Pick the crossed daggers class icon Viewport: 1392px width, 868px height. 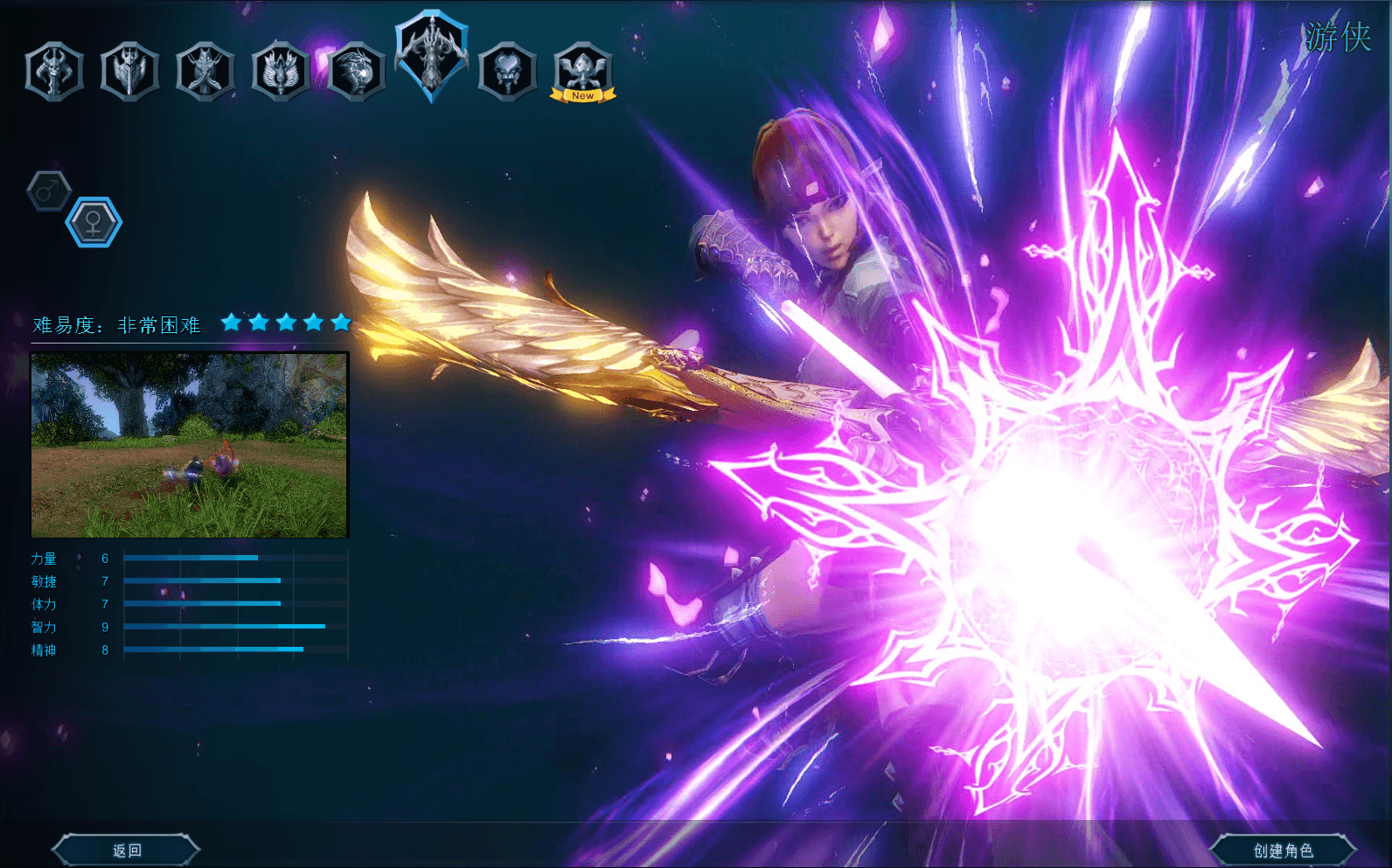pyautogui.click(x=205, y=72)
